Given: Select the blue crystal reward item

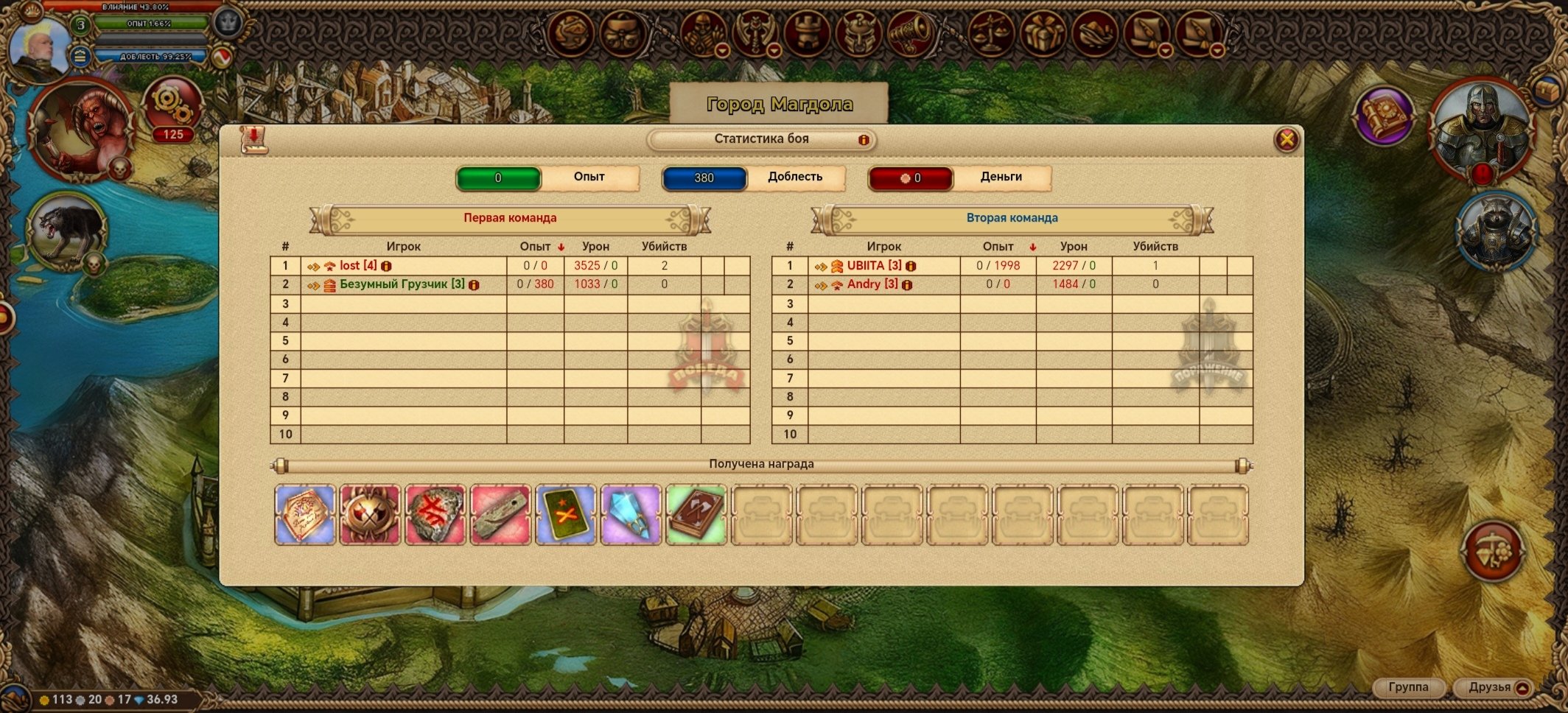Looking at the screenshot, I should point(631,515).
